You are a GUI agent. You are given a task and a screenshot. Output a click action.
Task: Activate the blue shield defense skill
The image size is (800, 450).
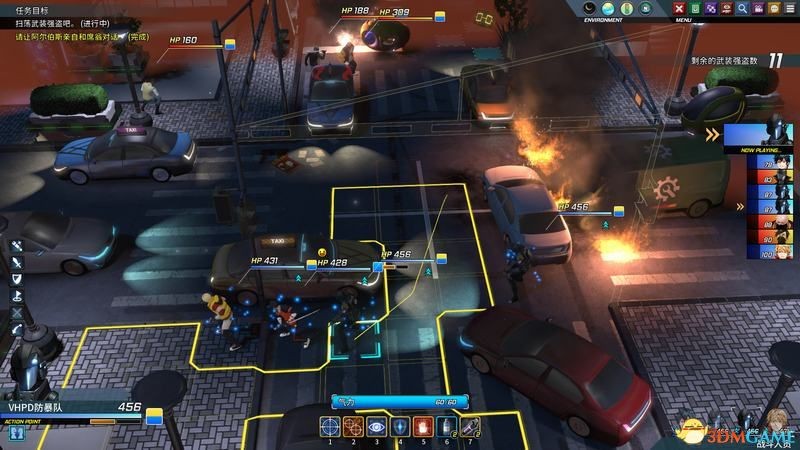pyautogui.click(x=399, y=427)
